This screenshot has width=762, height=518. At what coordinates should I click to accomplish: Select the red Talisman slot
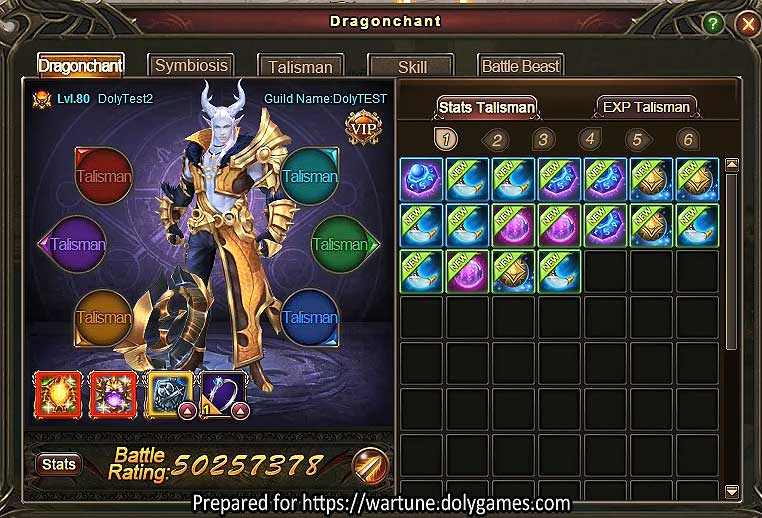point(104,177)
